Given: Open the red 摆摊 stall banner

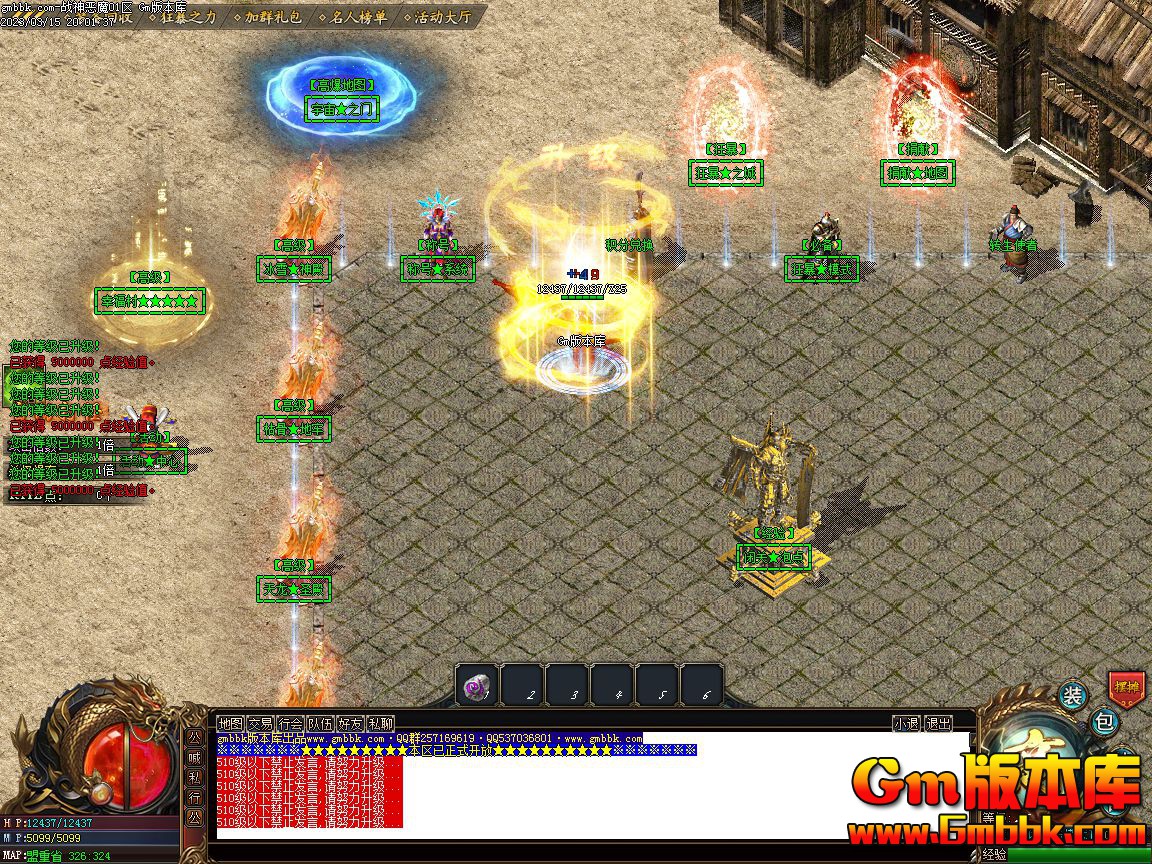Looking at the screenshot, I should click(x=1125, y=688).
